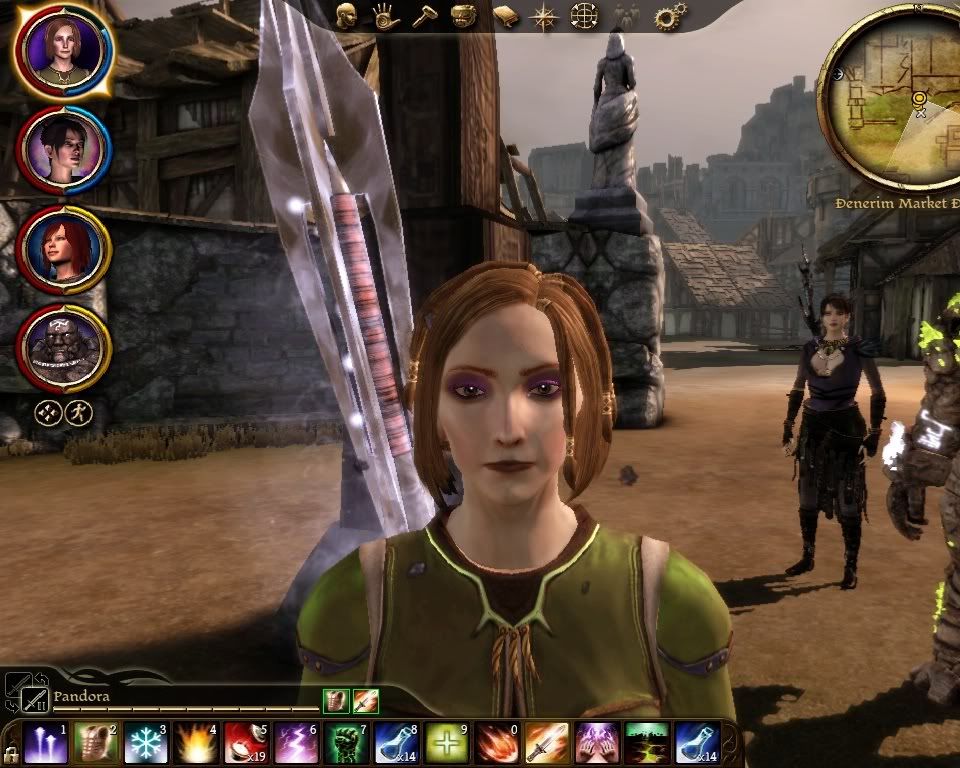Activate the snowflake frost spell
The width and height of the screenshot is (960, 768).
pyautogui.click(x=145, y=744)
